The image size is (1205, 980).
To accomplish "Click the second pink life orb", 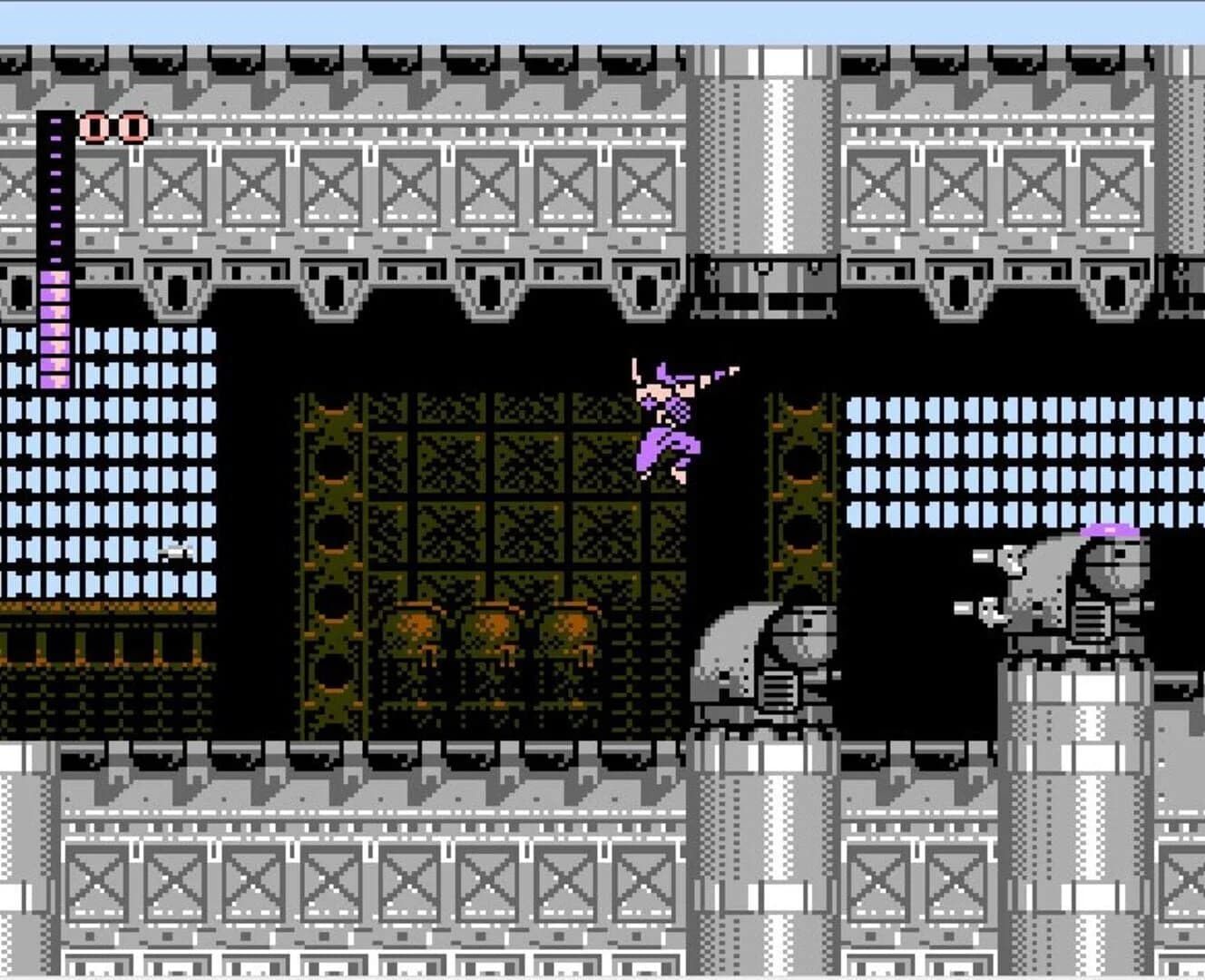I will [x=132, y=125].
